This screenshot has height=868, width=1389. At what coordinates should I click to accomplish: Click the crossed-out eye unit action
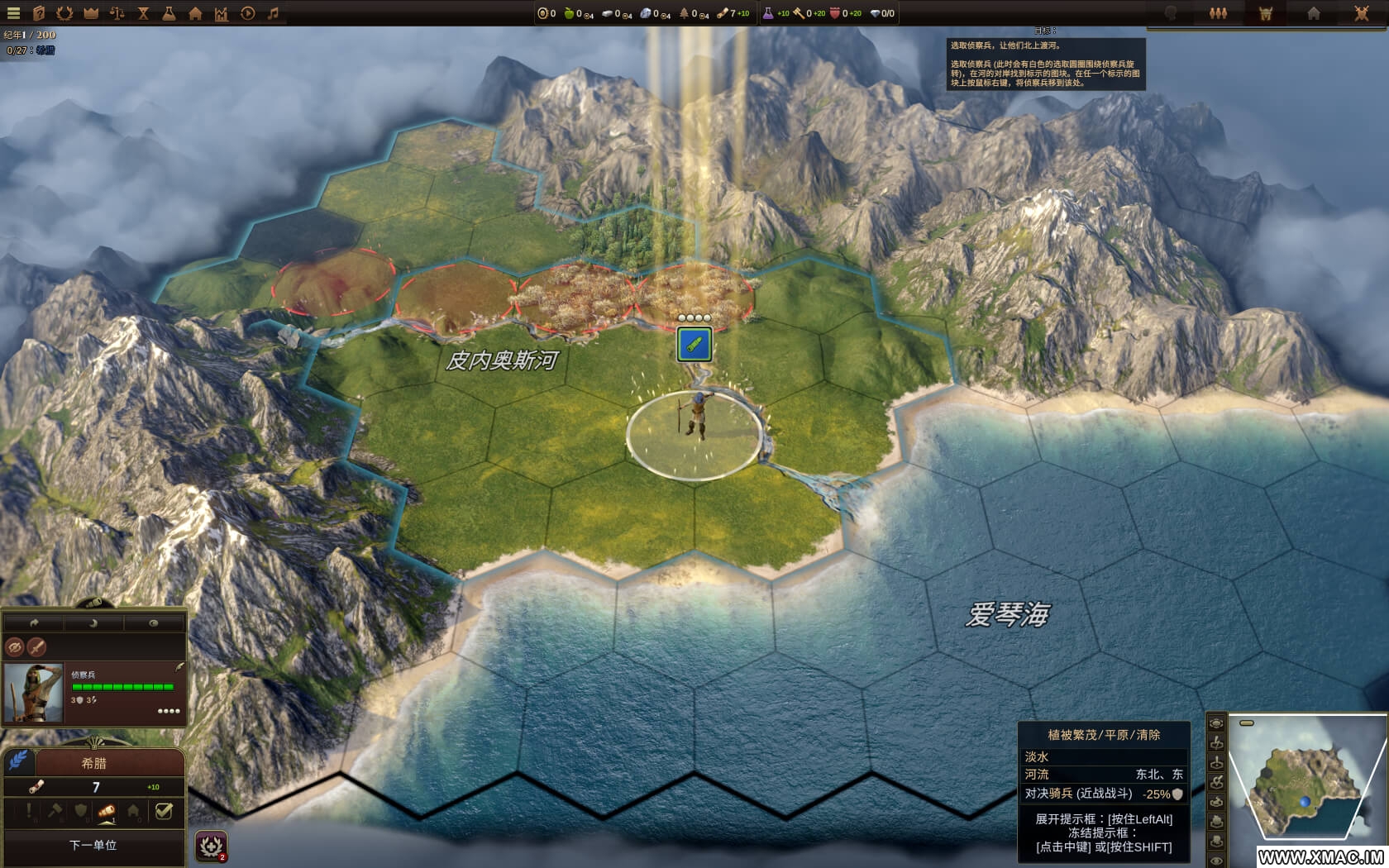pyautogui.click(x=14, y=647)
